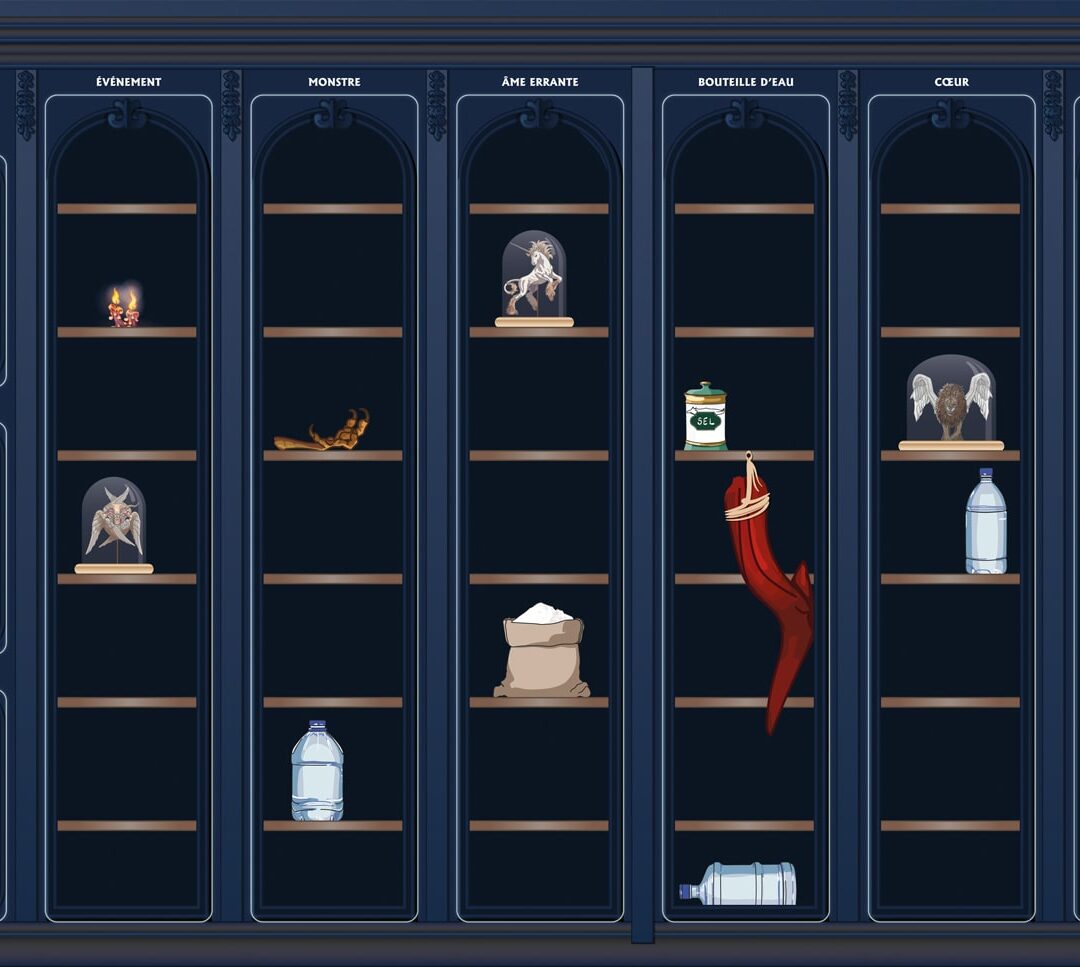The width and height of the screenshot is (1080, 967).
Task: Select the winged lion head dome
Action: [x=950, y=403]
